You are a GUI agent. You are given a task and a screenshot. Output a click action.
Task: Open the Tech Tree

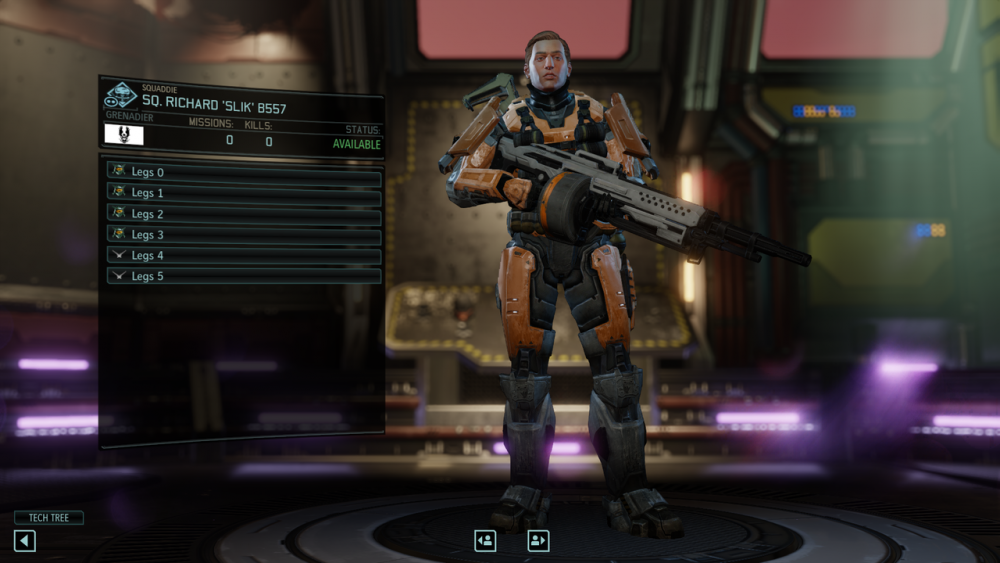pos(48,518)
